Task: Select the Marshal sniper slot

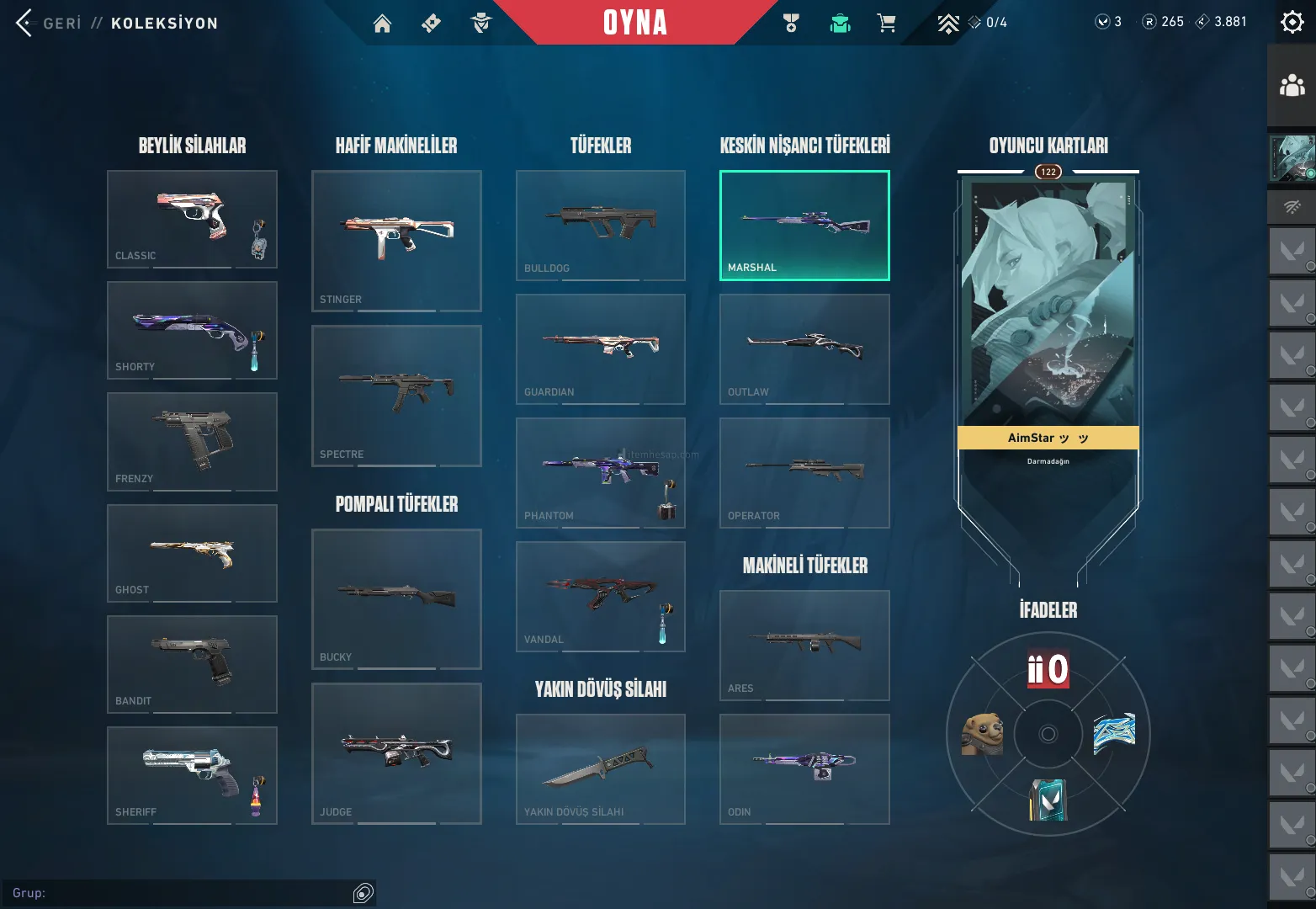Action: click(804, 225)
